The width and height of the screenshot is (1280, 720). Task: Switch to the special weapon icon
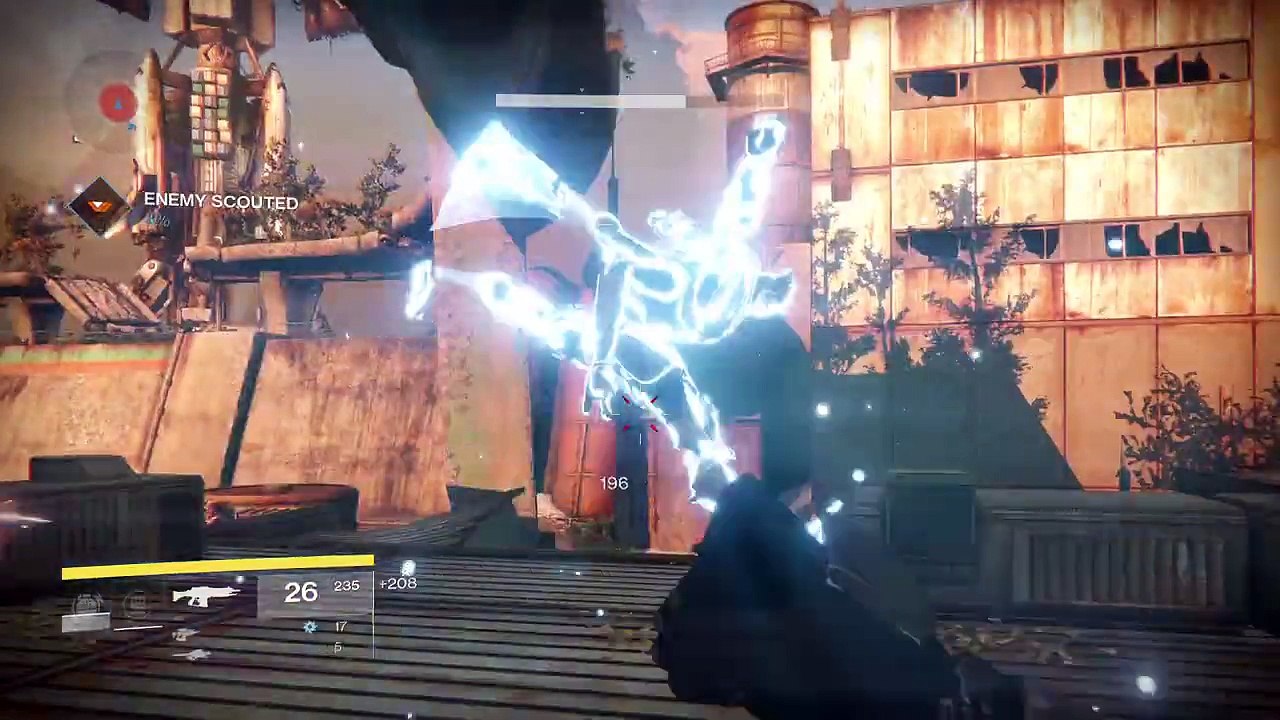click(x=185, y=634)
